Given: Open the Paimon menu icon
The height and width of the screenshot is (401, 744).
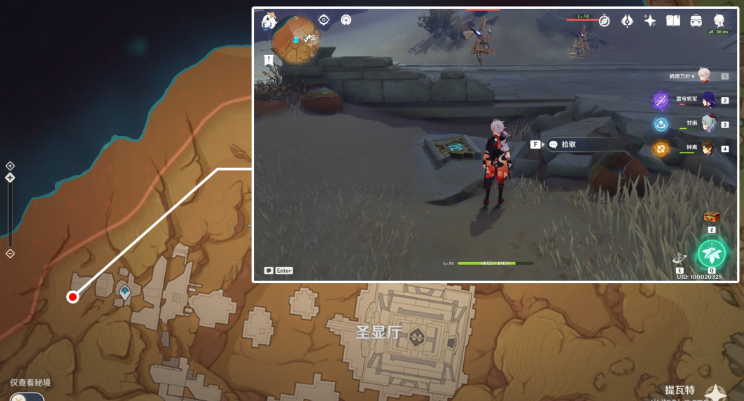Looking at the screenshot, I should click(x=268, y=21).
